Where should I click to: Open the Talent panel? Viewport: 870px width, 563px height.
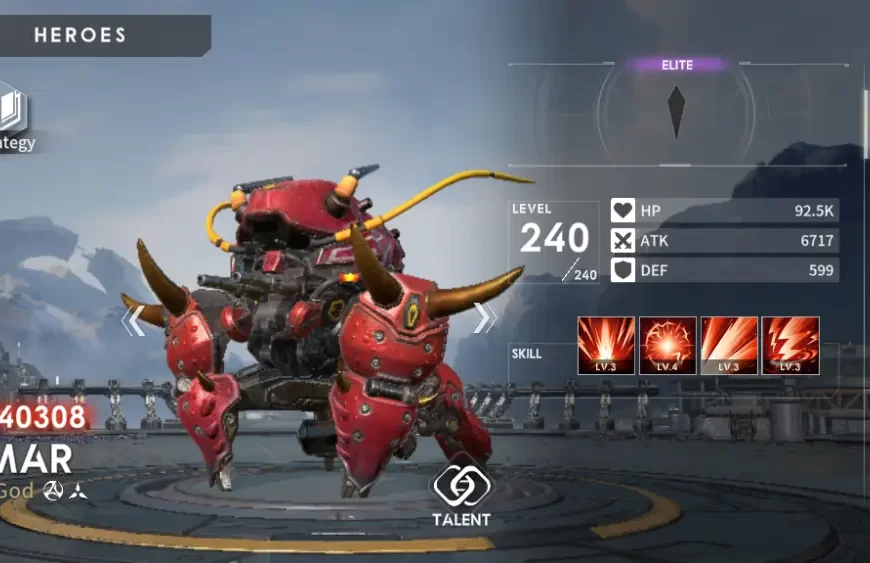pos(461,491)
